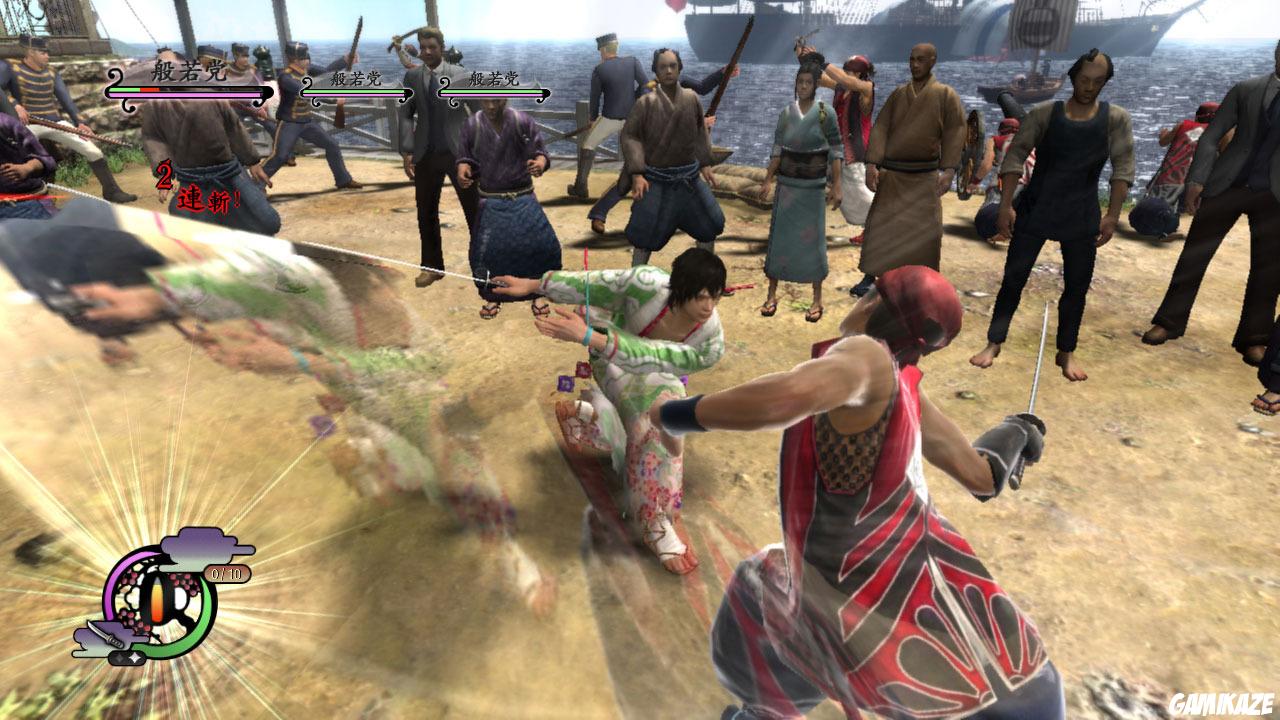Click the 0/10 counter button
1280x720 pixels.
pos(226,572)
